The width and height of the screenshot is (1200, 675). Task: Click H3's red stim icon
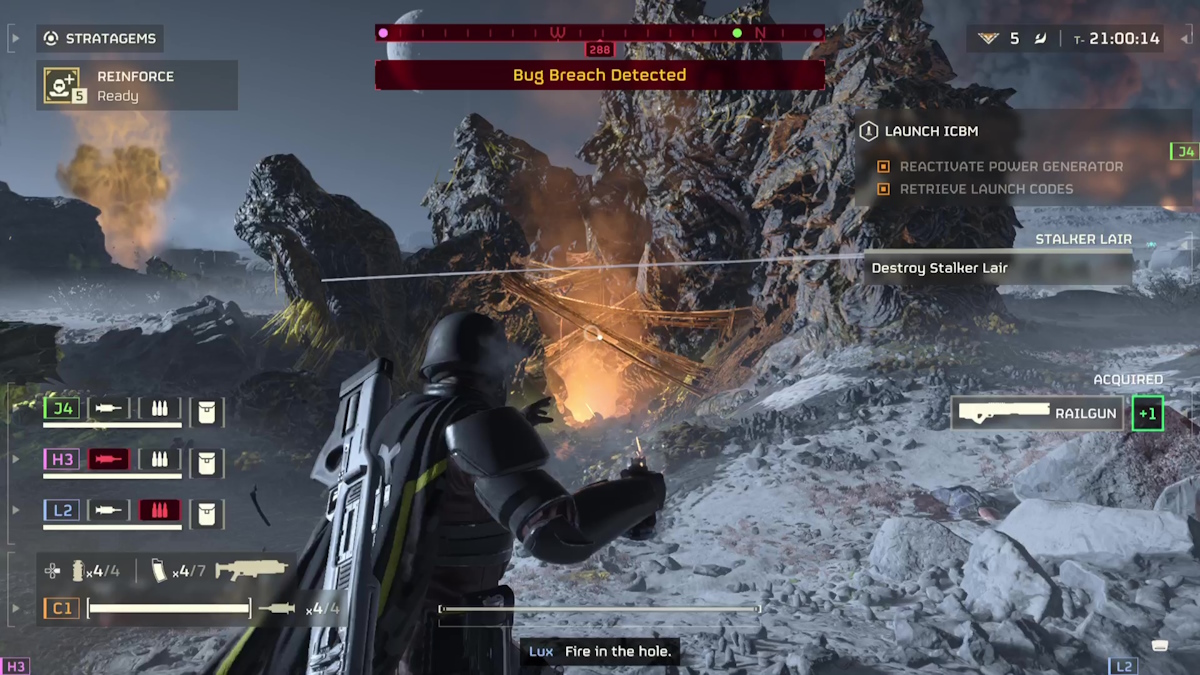point(108,459)
